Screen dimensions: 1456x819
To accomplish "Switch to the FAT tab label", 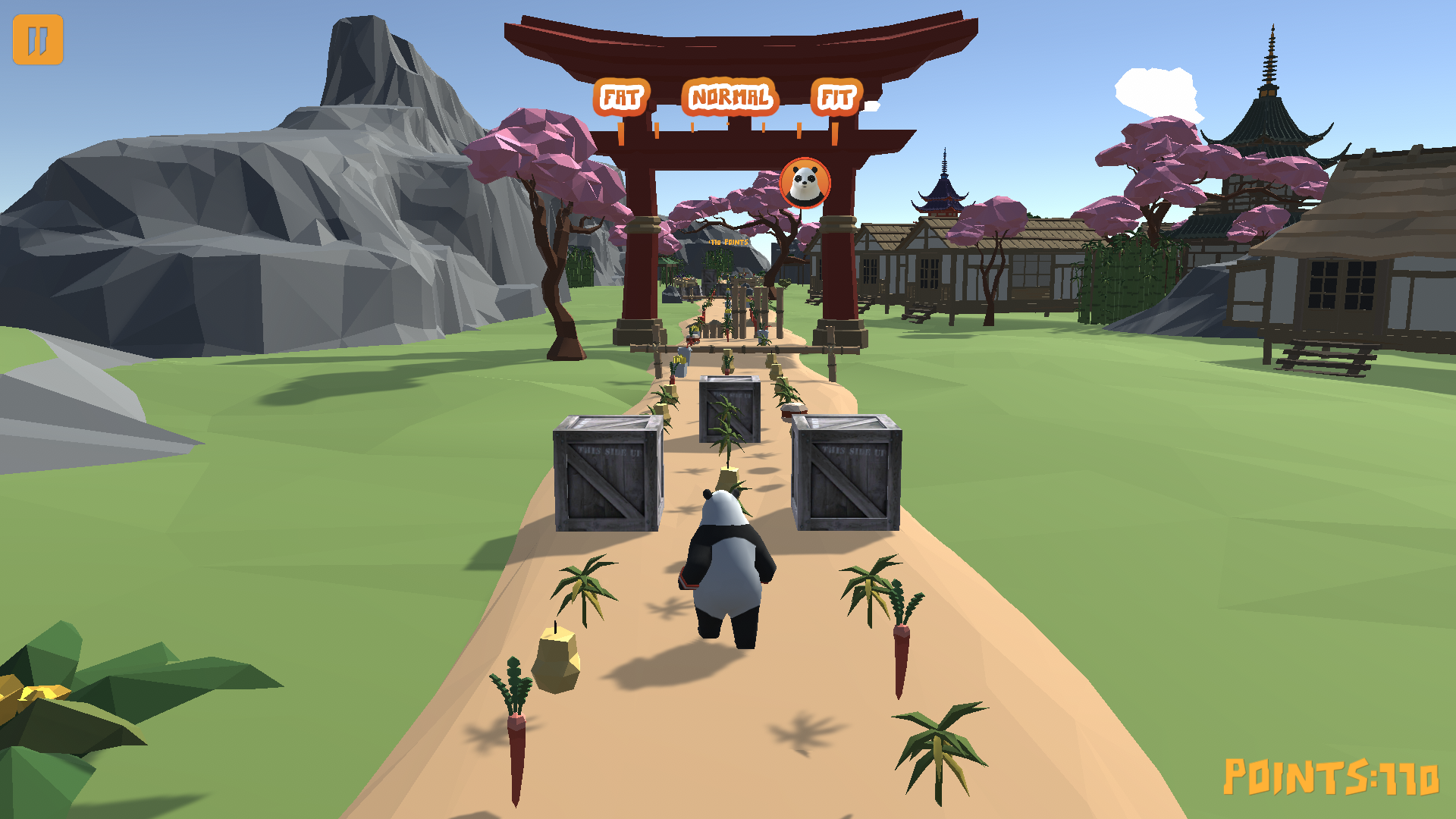I will pyautogui.click(x=620, y=97).
